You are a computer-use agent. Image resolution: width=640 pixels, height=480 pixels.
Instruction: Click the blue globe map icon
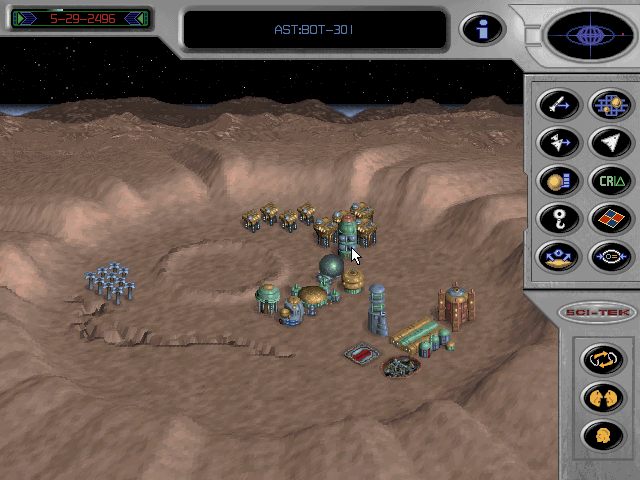[587, 35]
